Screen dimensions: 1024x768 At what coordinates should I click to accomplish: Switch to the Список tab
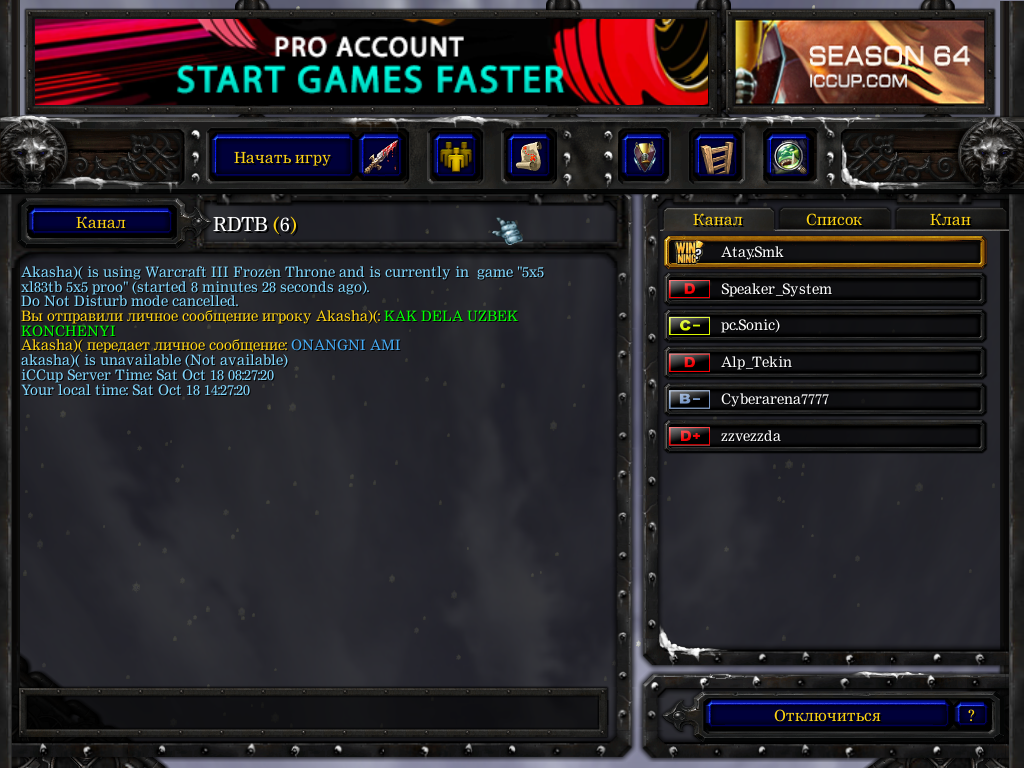(x=833, y=219)
